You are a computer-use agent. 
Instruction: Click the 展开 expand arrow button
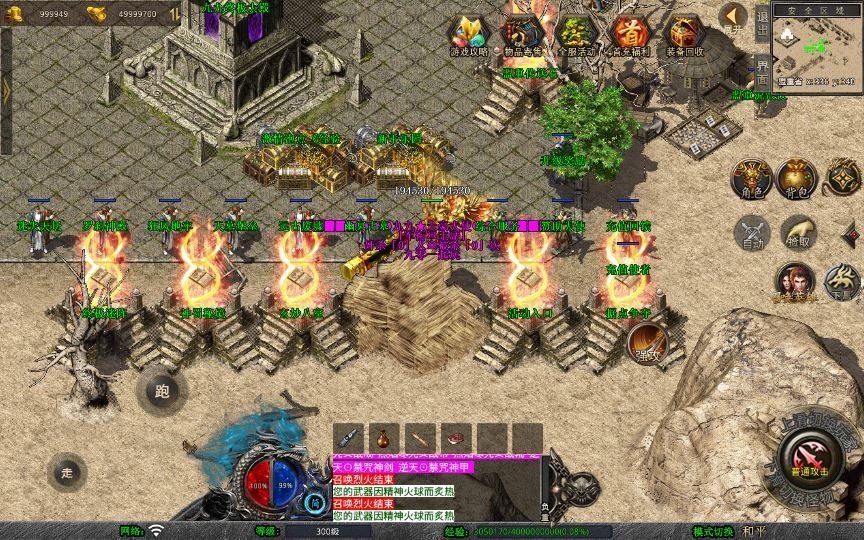(x=734, y=17)
